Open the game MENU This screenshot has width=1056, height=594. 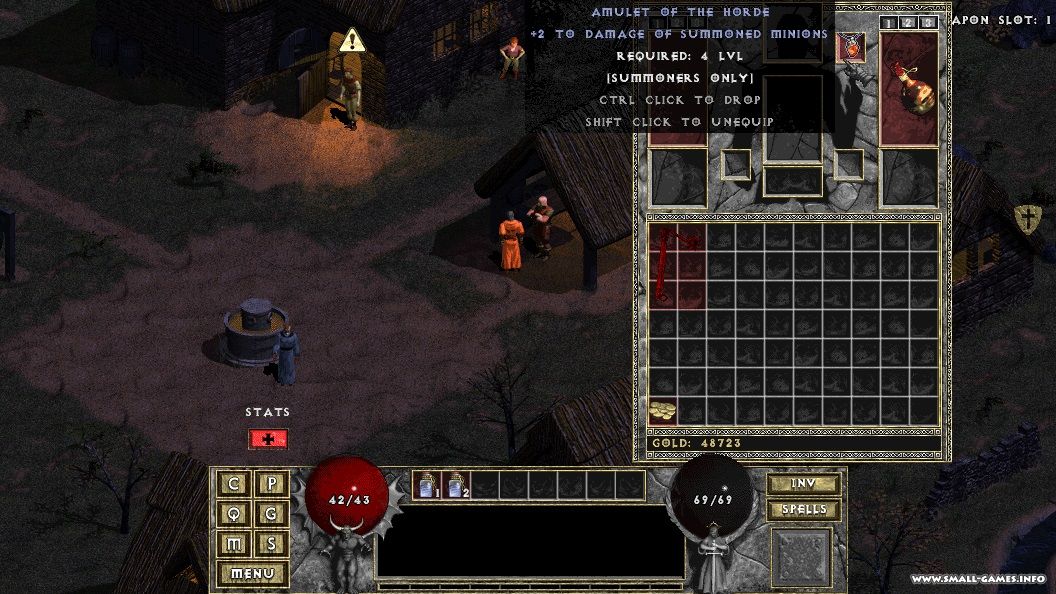[x=252, y=574]
